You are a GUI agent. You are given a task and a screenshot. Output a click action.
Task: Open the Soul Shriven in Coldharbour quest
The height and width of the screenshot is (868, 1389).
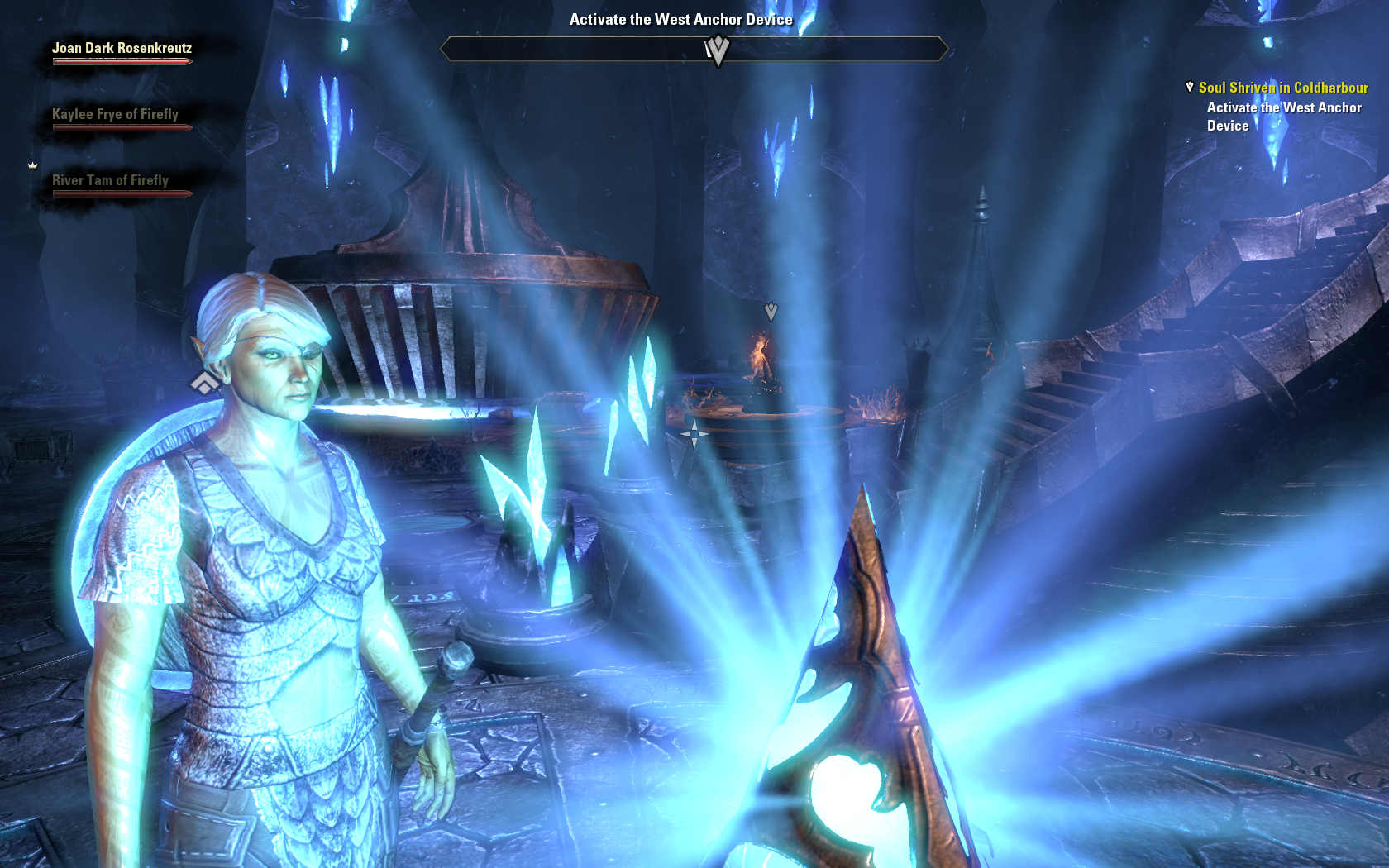1282,88
